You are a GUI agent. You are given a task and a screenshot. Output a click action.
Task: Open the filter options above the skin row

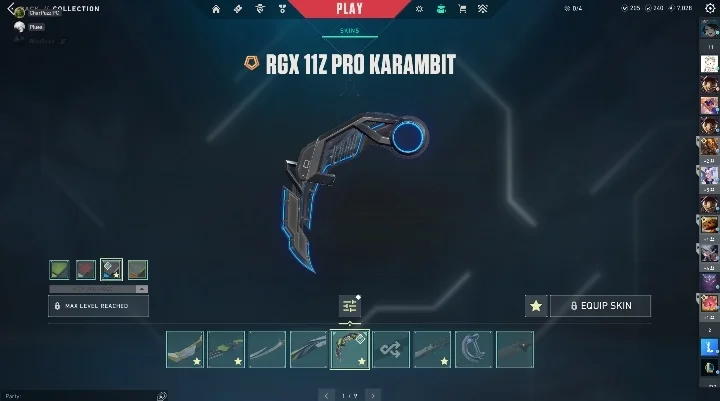[x=349, y=306]
